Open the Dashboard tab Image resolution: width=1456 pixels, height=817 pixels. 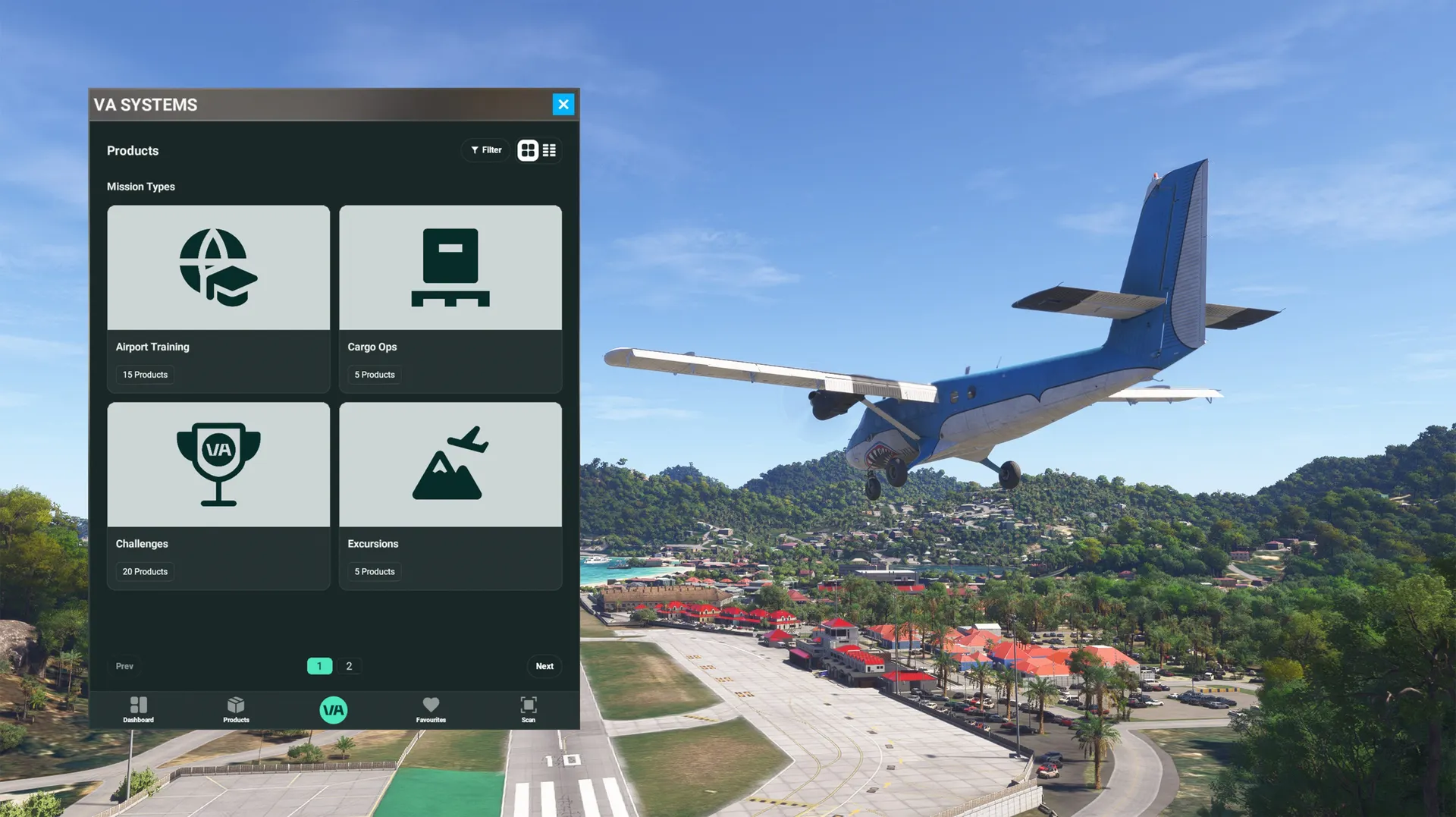(x=139, y=709)
